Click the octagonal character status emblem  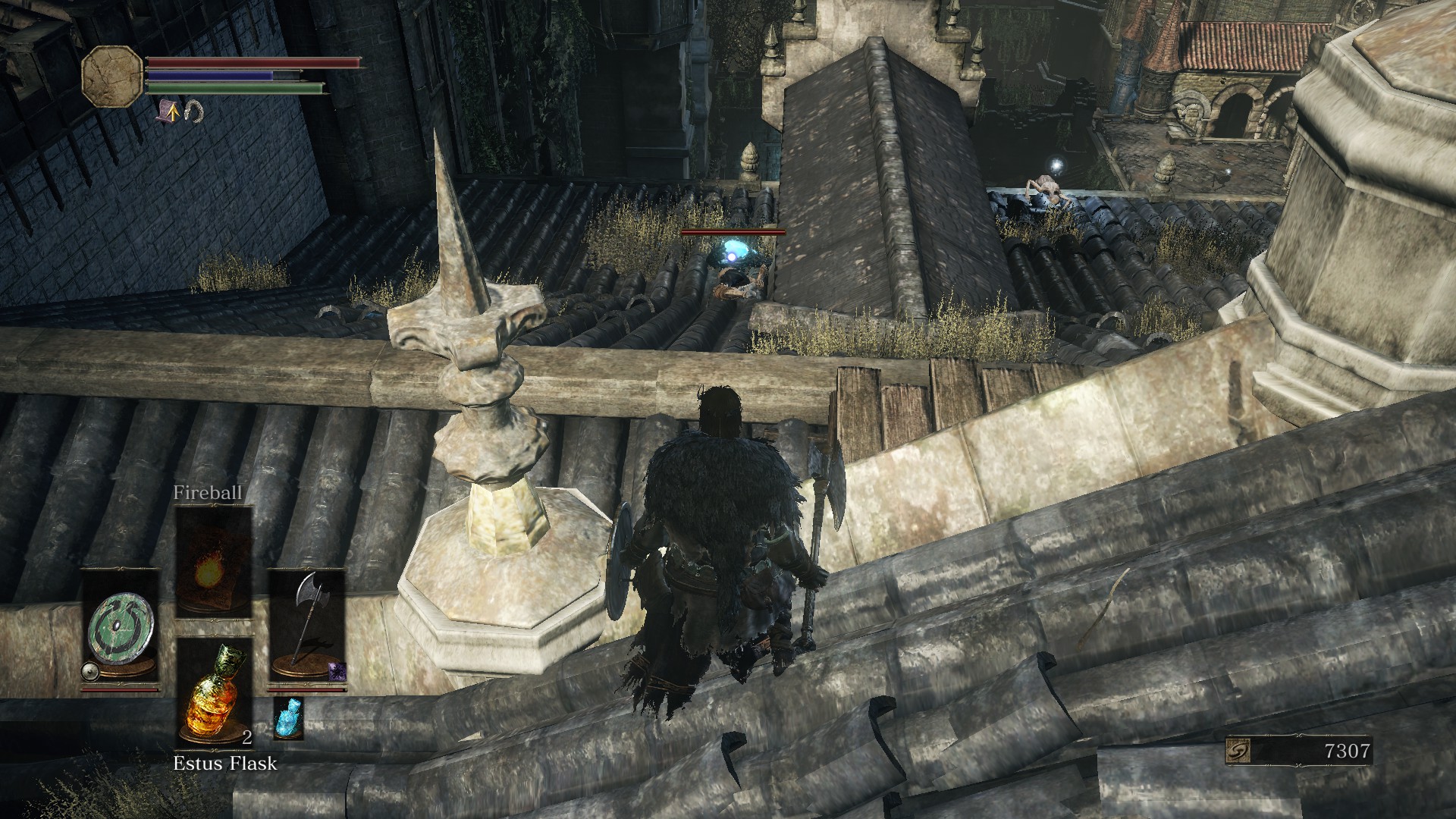111,75
